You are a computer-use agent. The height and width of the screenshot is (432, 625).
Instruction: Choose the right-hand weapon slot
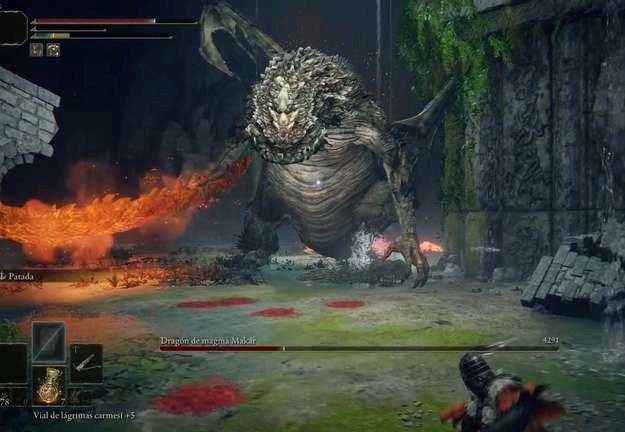coord(86,363)
